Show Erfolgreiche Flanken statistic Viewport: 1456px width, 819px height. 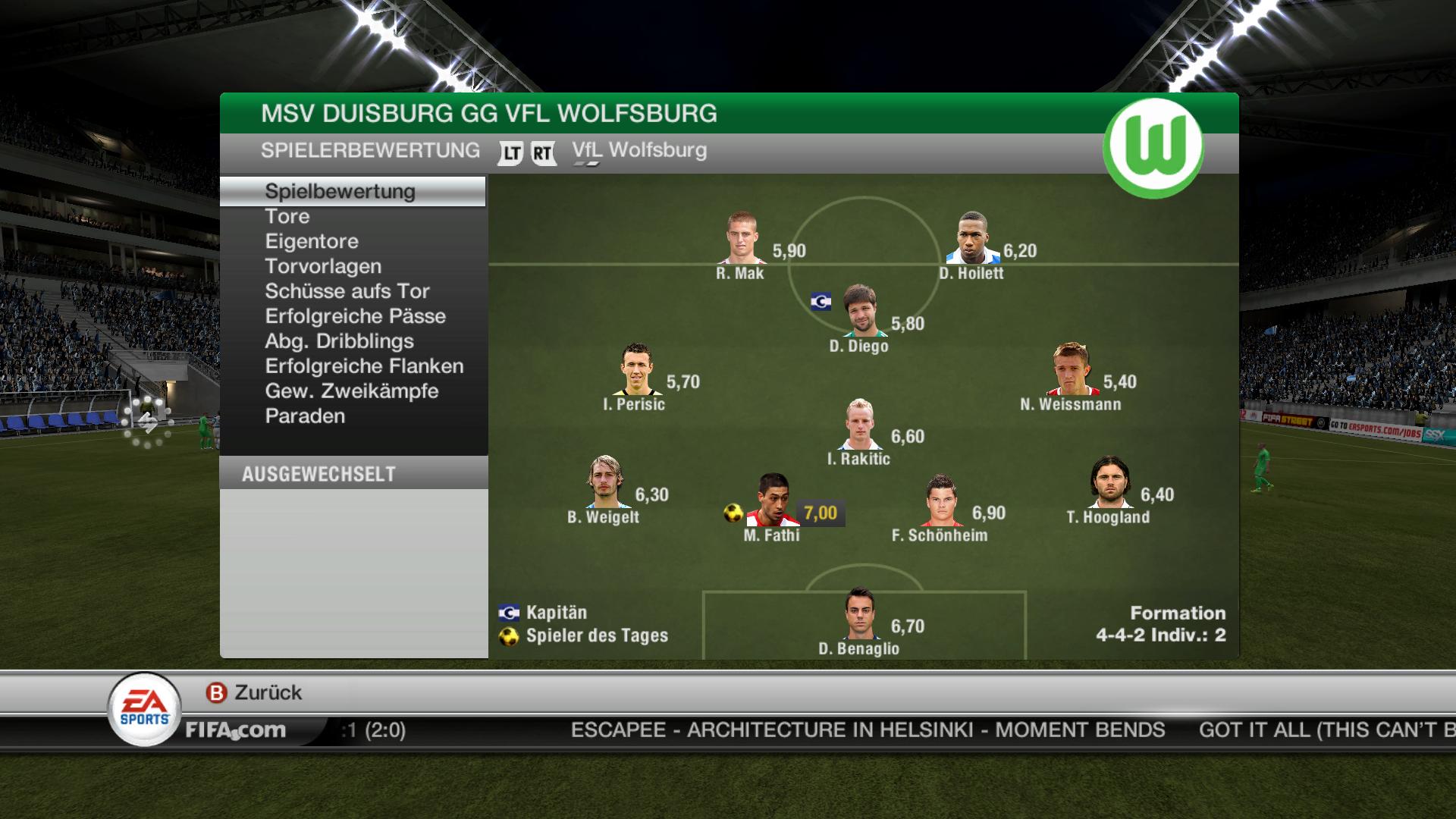(364, 366)
